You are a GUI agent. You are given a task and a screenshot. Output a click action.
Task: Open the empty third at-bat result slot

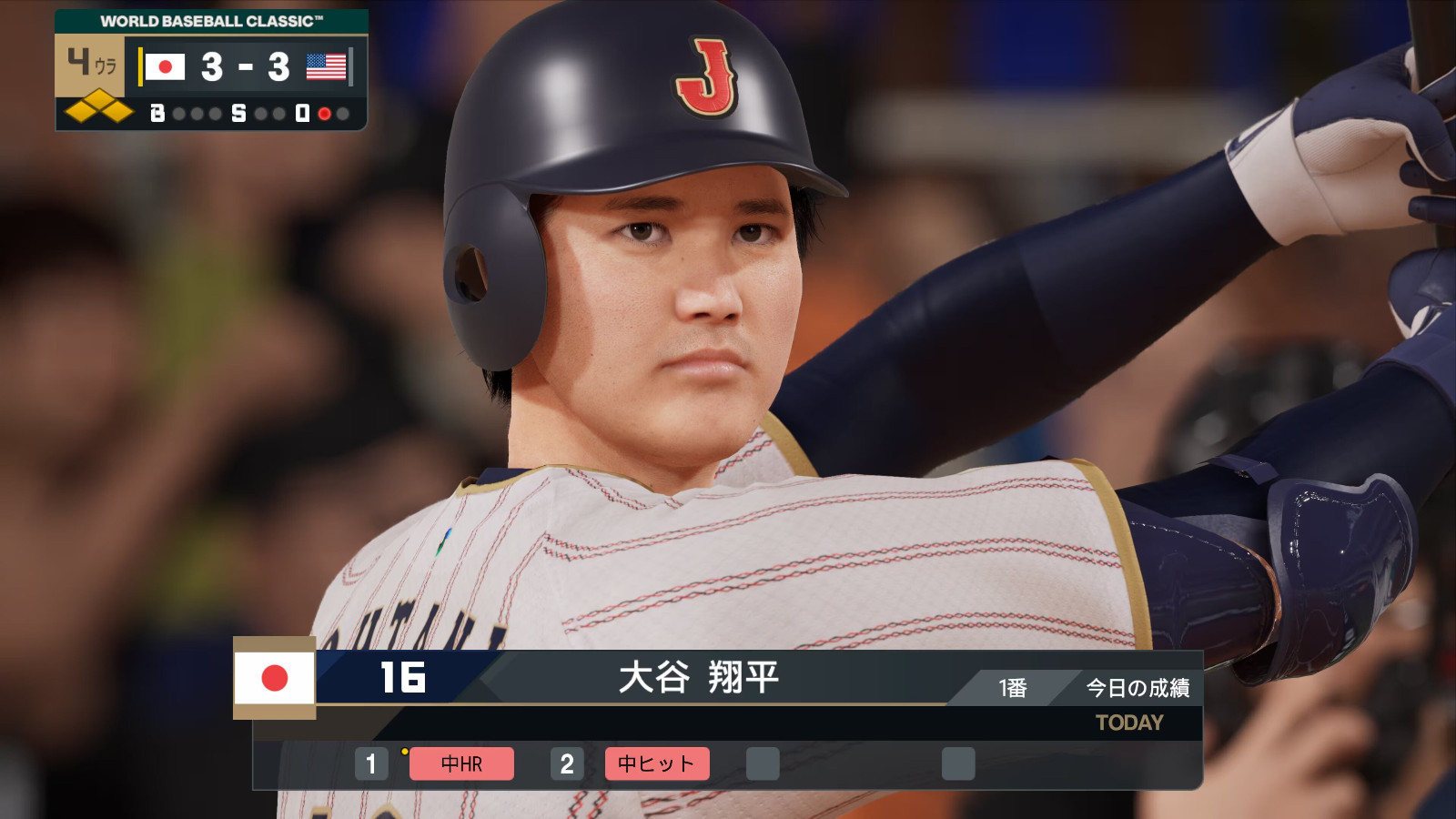[x=764, y=764]
